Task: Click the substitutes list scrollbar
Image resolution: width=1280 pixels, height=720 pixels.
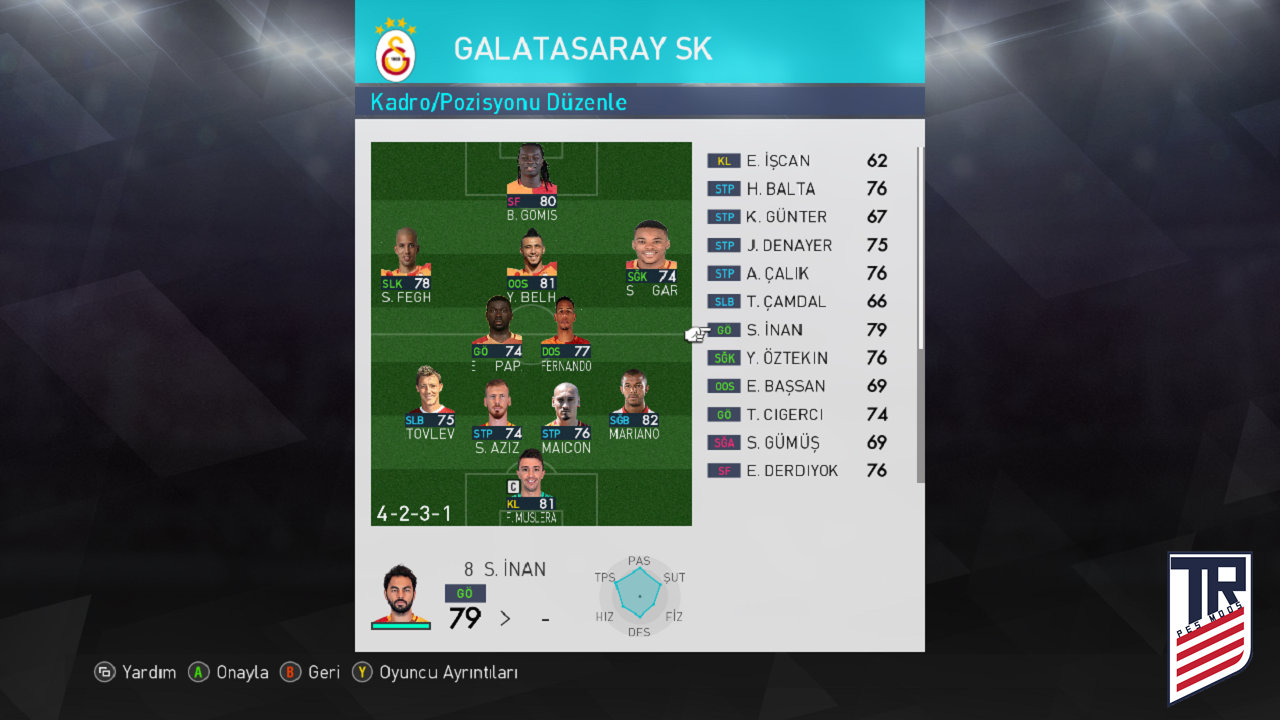Action: point(920,250)
